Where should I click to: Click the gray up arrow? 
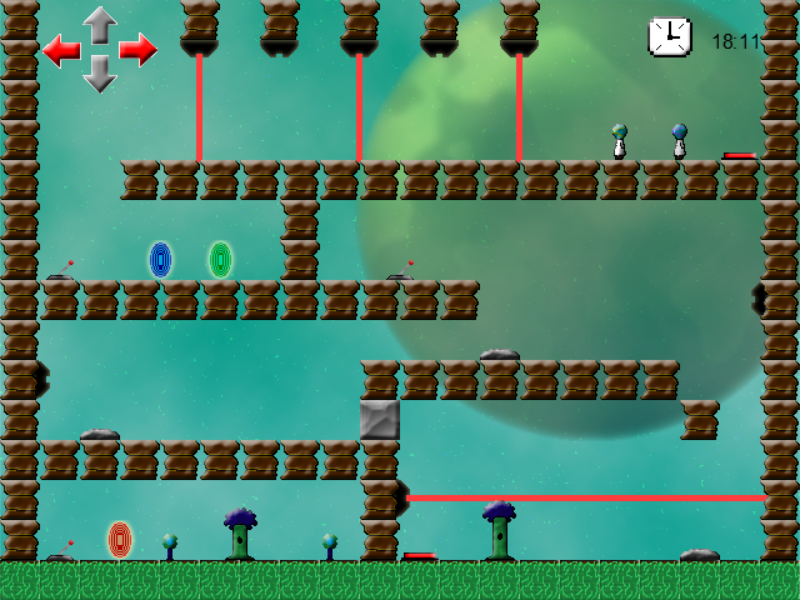pos(100,24)
